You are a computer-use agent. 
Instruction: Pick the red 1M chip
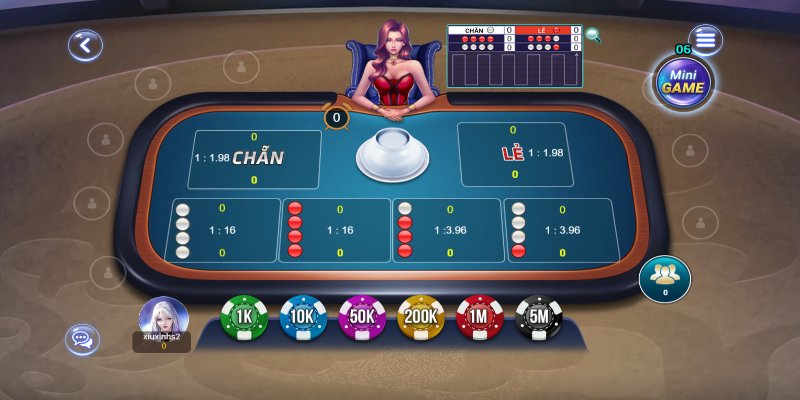480,318
